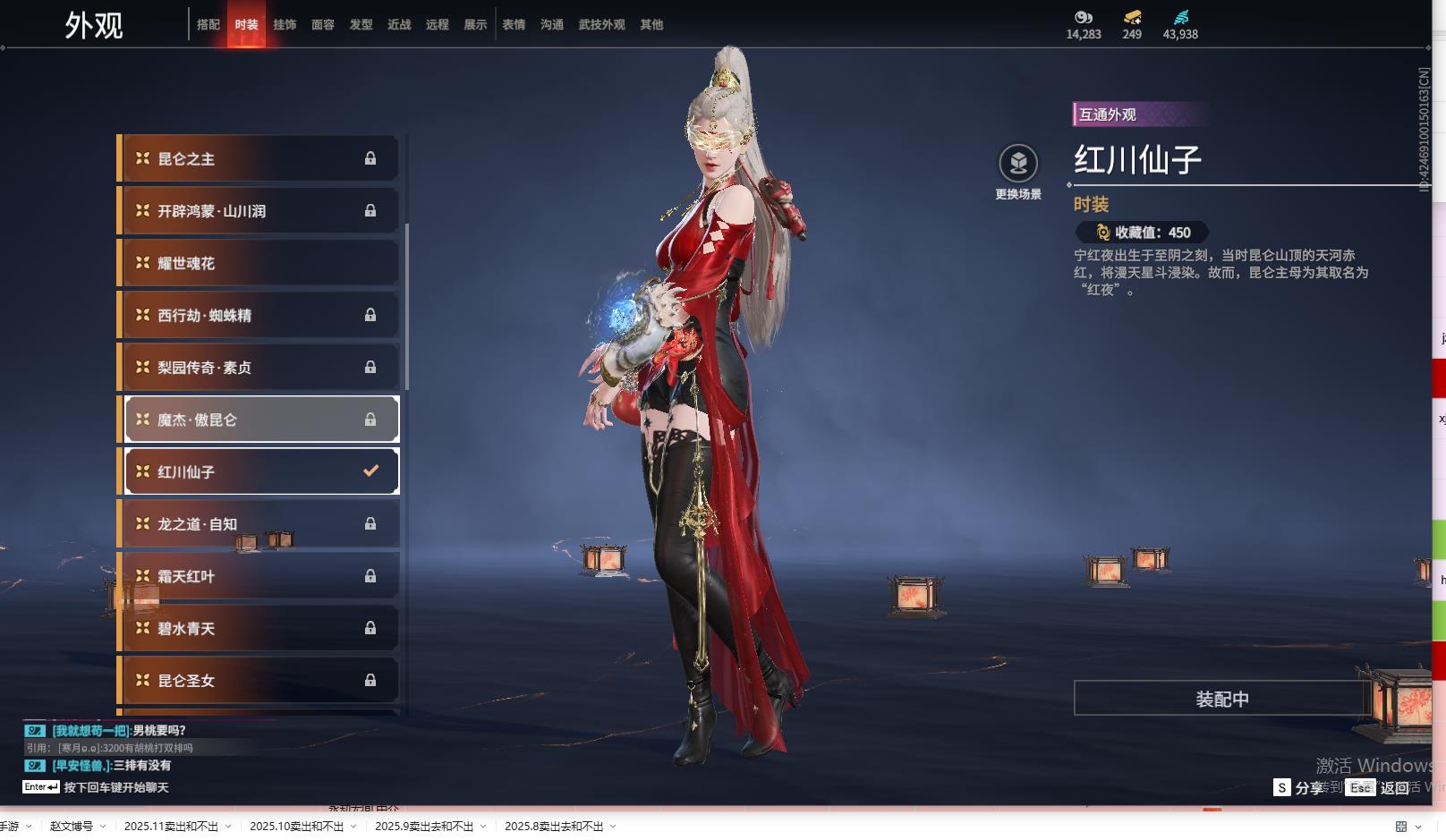Click the 装配中 equip button
Viewport: 1446px width, 840px height.
click(1221, 699)
